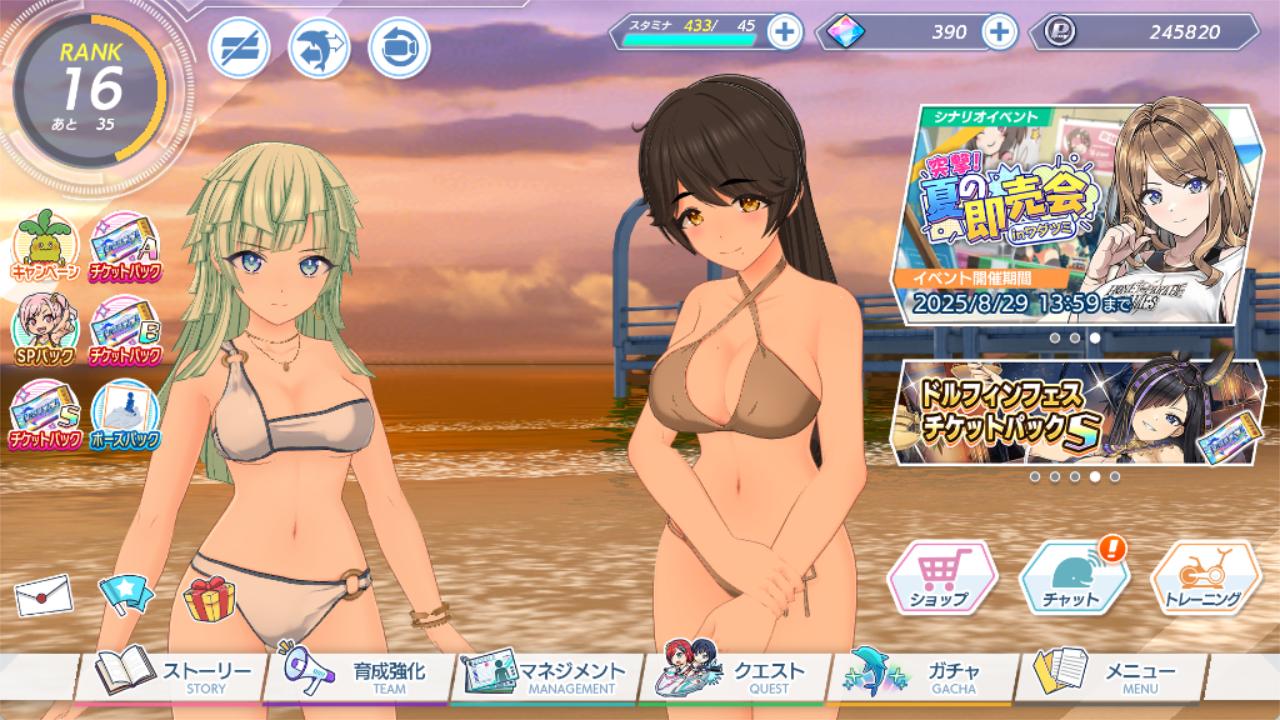Open the mail envelope icon
This screenshot has width=1280, height=720.
click(x=43, y=596)
